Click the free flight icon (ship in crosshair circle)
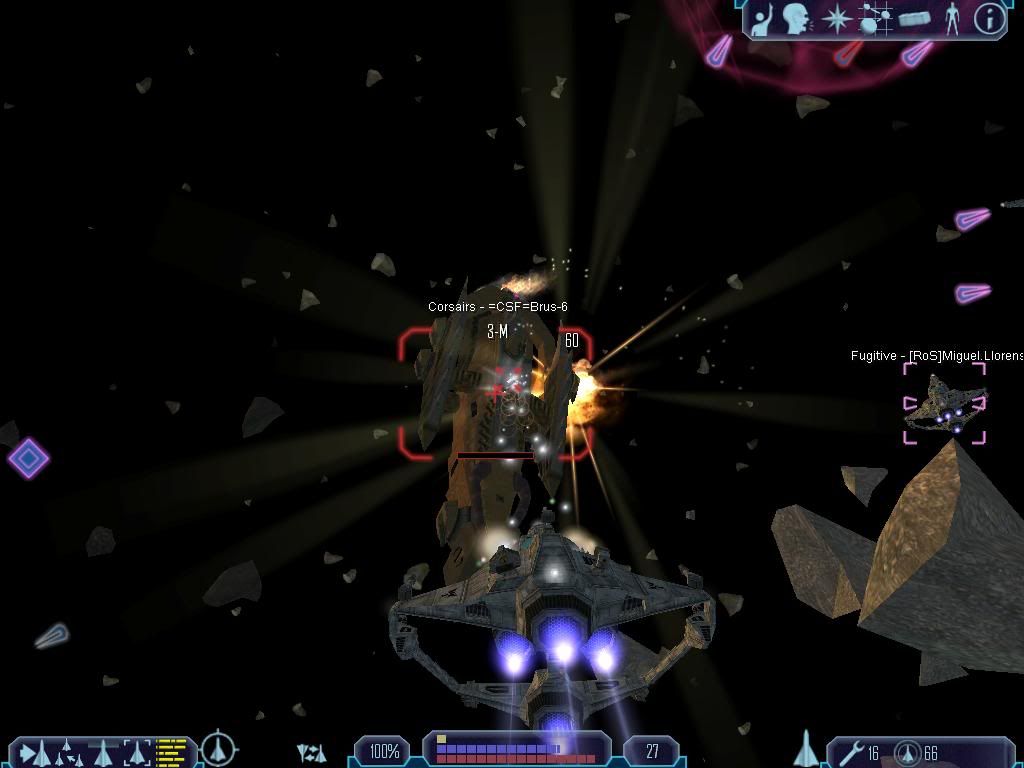Screen dimensions: 1024x768 pyautogui.click(x=218, y=749)
